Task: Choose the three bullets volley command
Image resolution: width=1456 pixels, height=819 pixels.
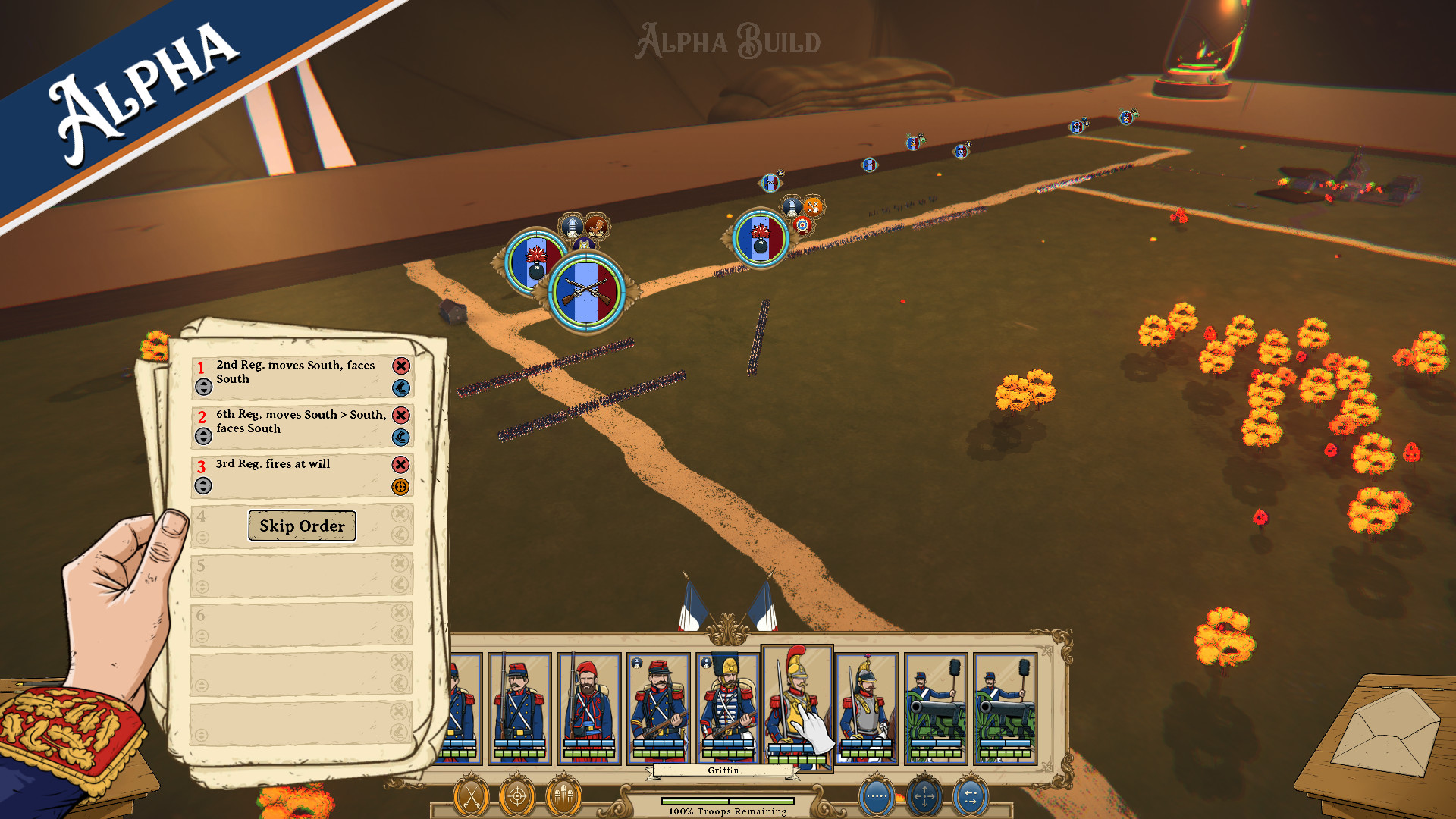Action: [563, 797]
